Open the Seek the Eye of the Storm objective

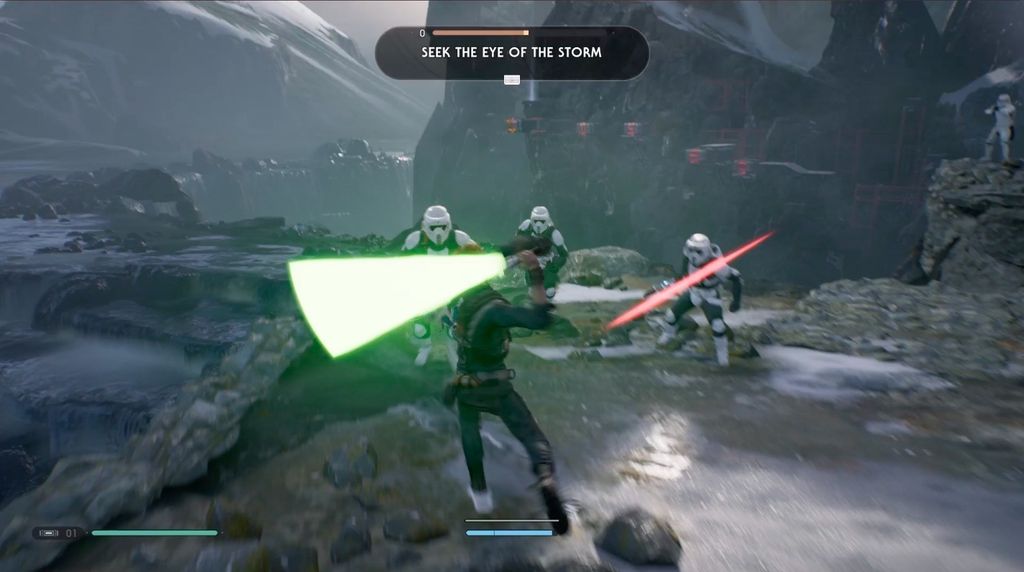coord(511,52)
